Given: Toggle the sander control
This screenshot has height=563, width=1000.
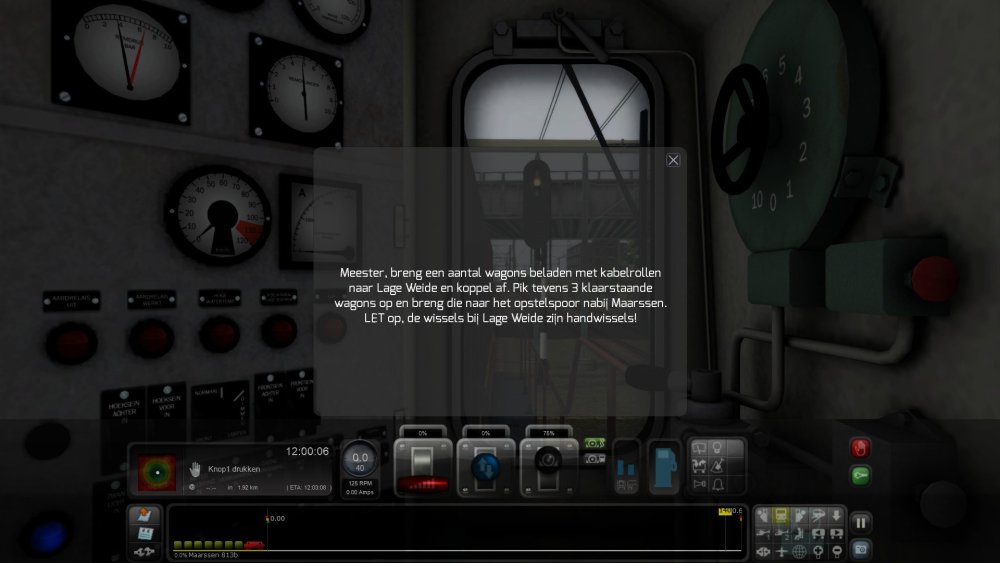Looking at the screenshot, I should 719,466.
